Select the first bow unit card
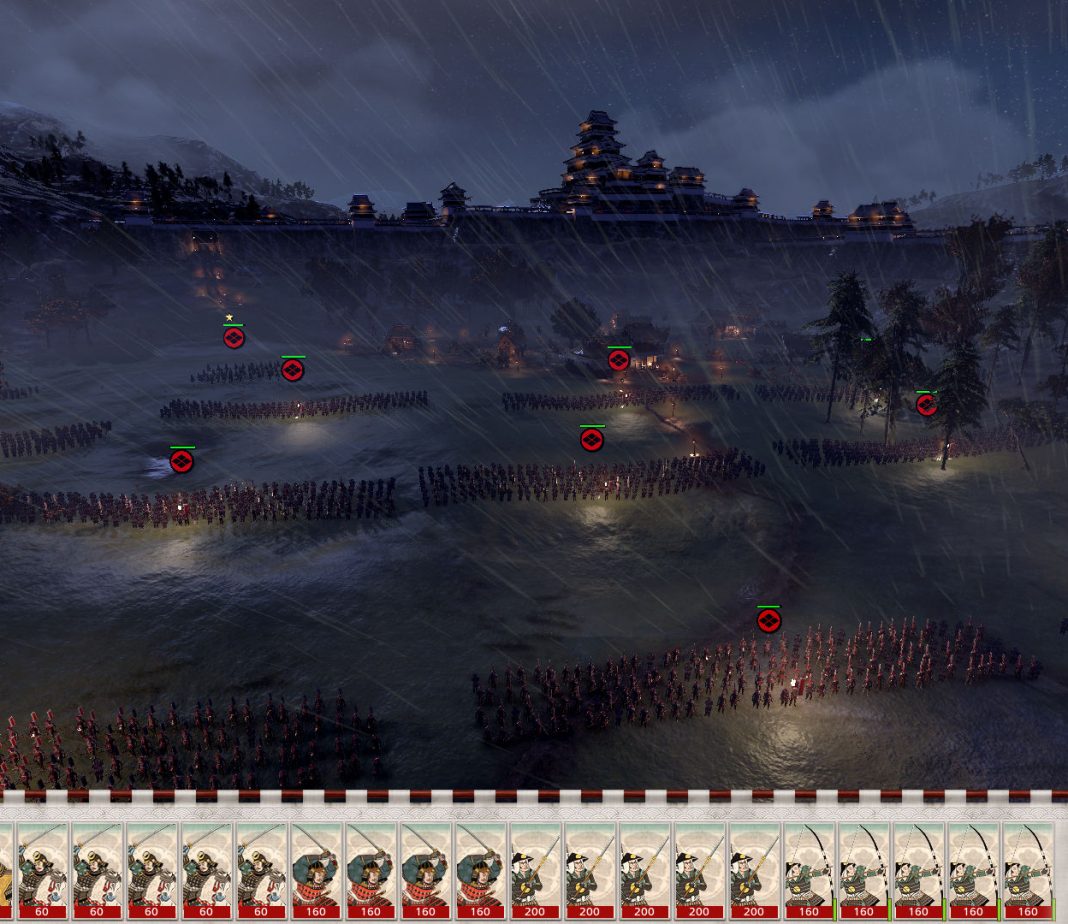Image resolution: width=1068 pixels, height=924 pixels. pos(808,869)
